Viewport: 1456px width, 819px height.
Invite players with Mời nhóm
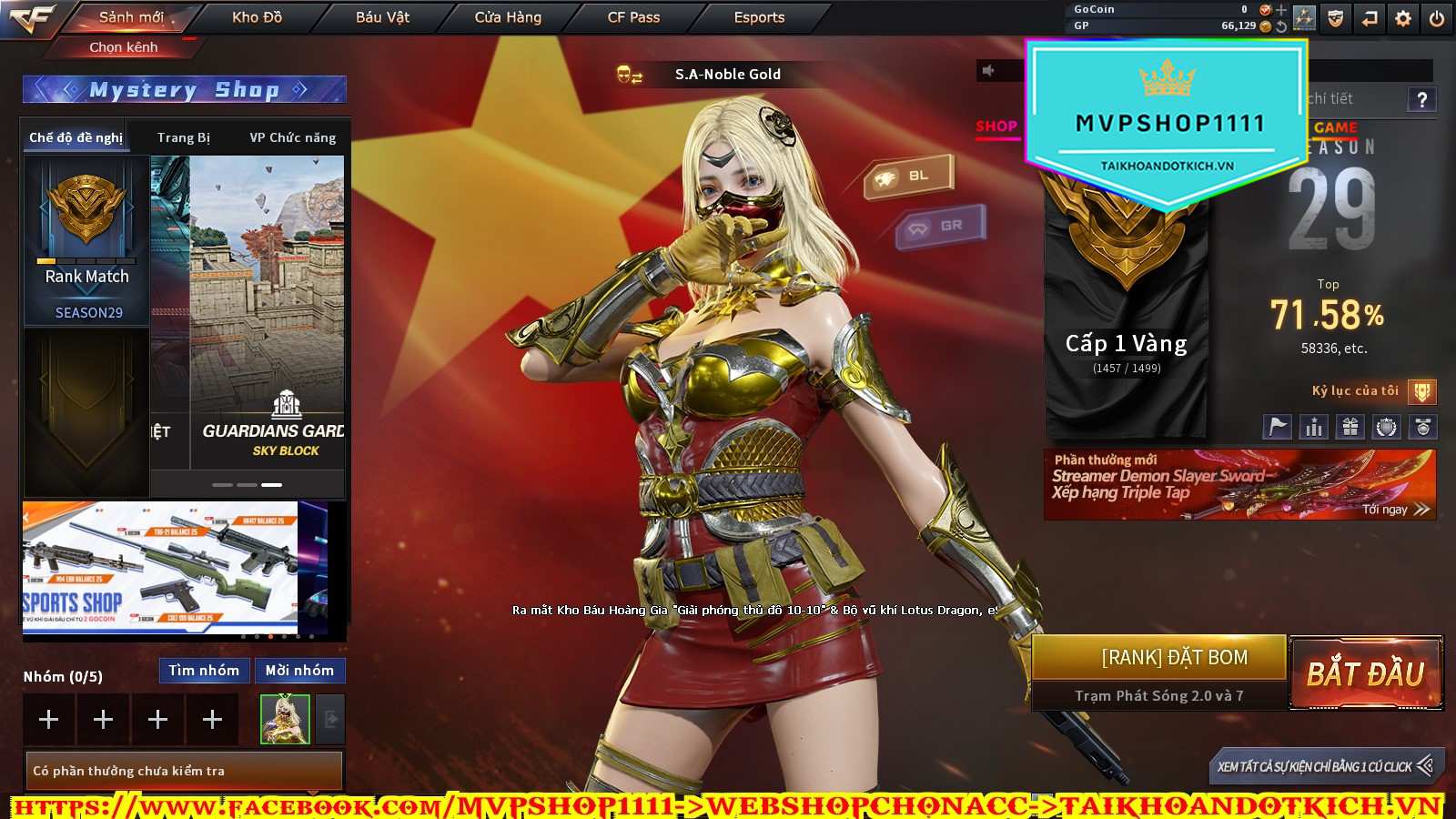299,671
